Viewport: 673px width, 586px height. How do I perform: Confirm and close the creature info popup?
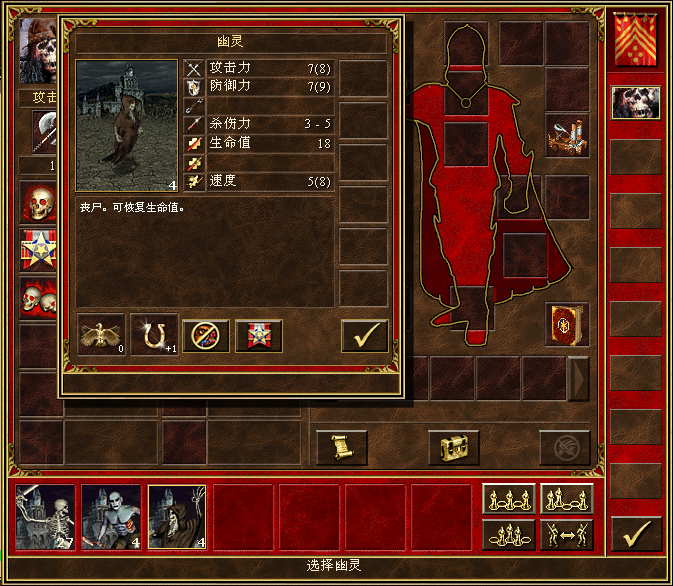(364, 336)
